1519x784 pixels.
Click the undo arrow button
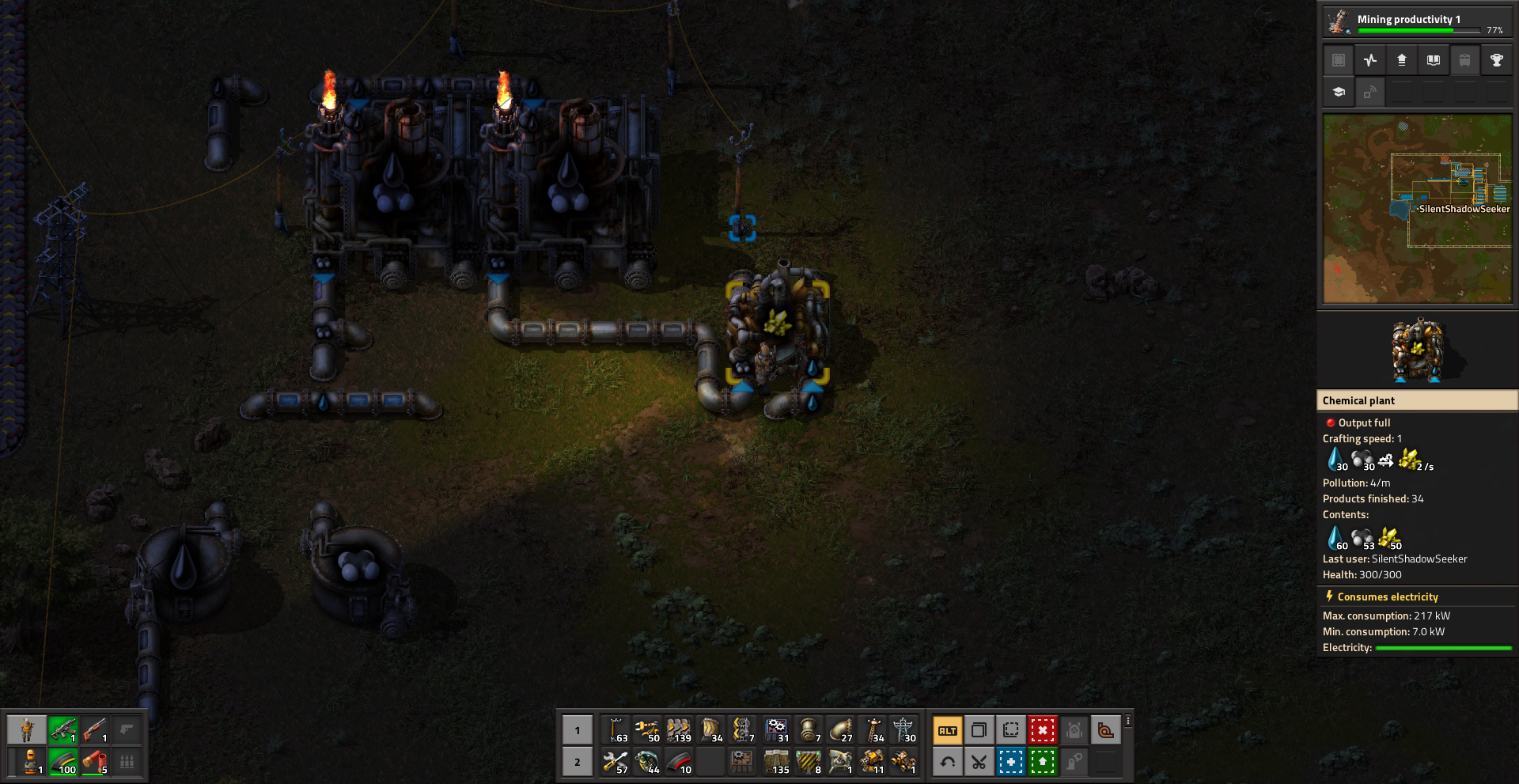click(x=947, y=762)
